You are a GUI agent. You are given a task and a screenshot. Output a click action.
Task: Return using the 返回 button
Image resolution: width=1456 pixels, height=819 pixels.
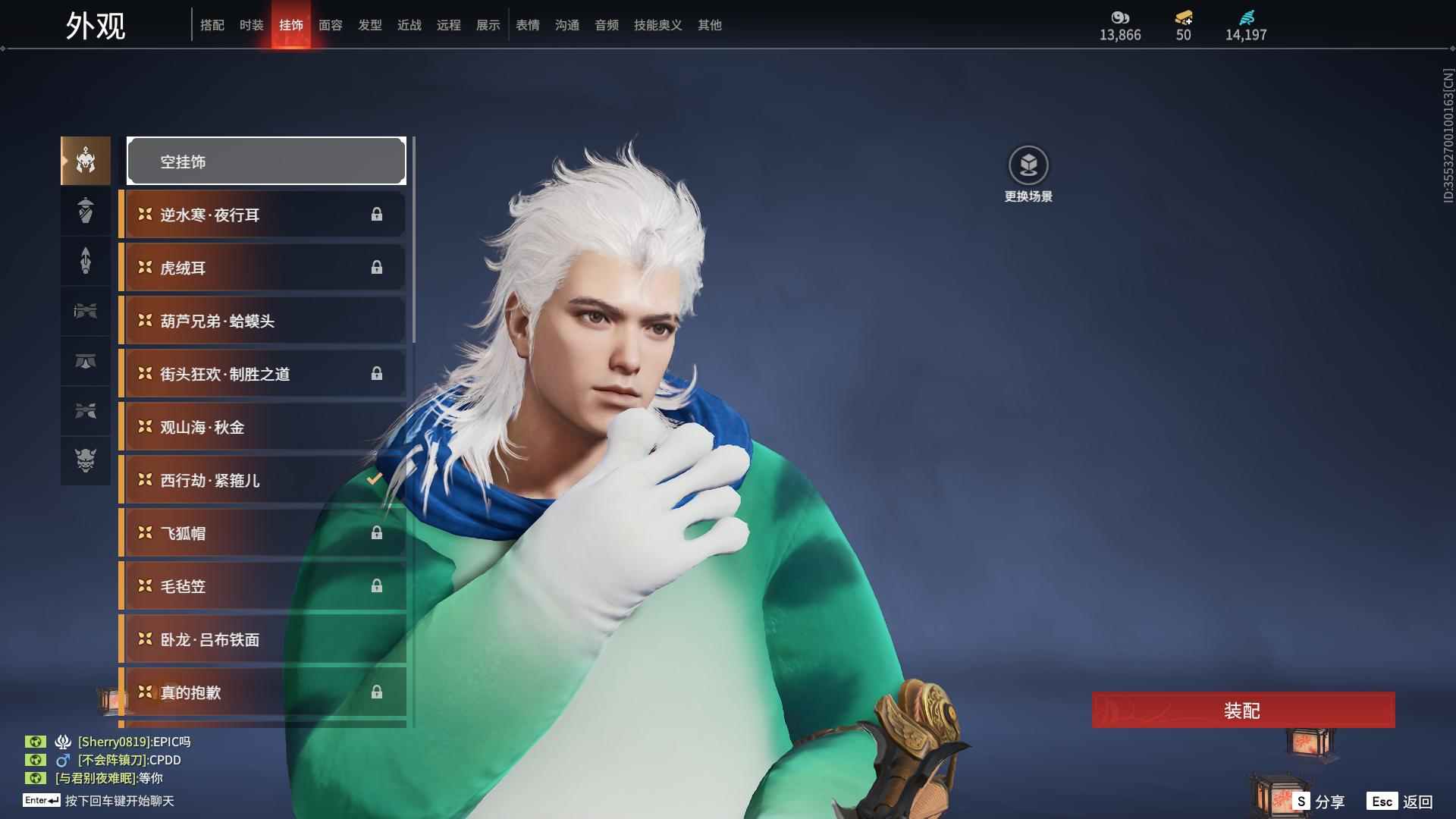pyautogui.click(x=1401, y=801)
